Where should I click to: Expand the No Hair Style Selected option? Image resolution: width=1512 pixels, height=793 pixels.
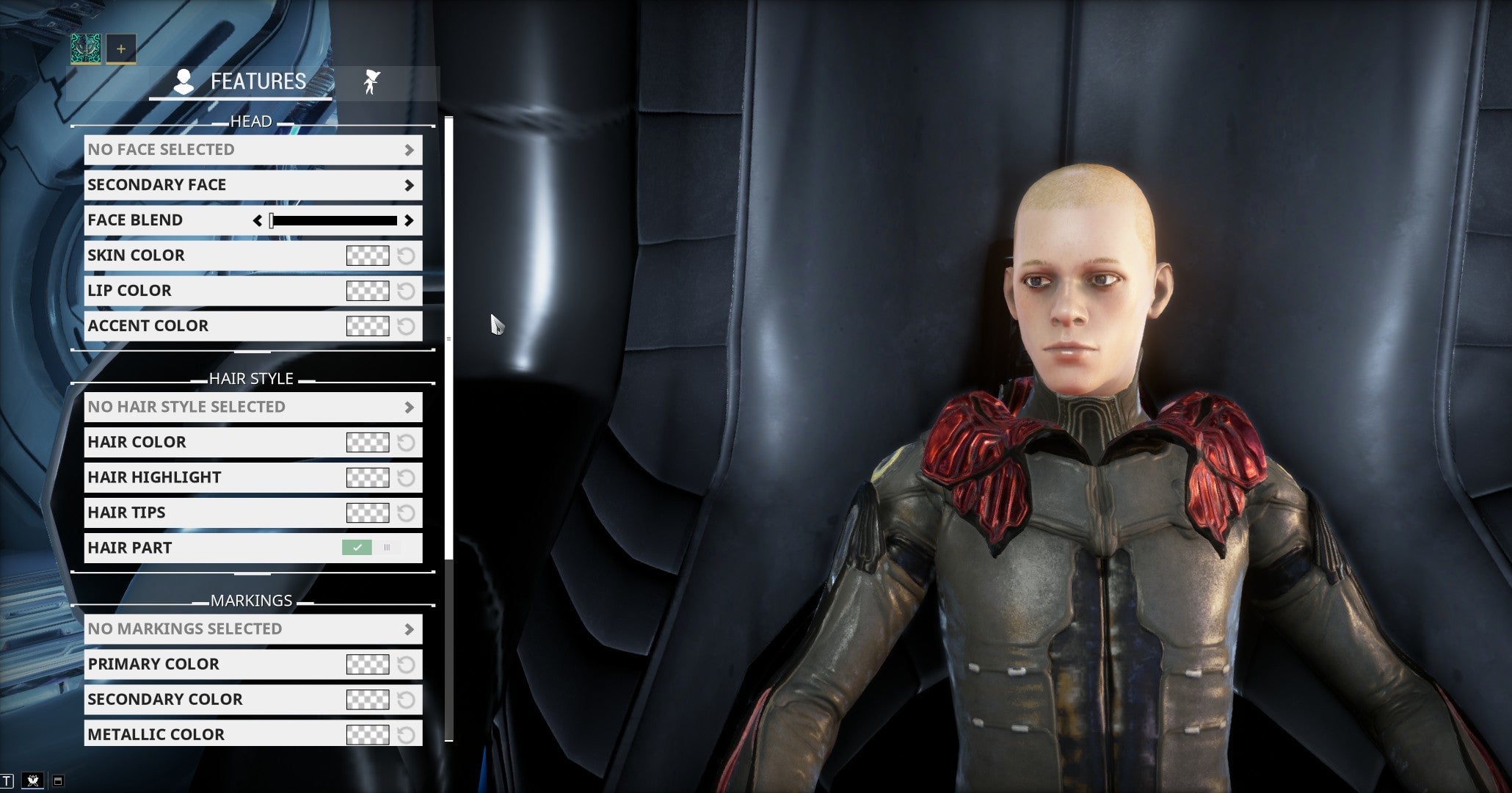[252, 407]
